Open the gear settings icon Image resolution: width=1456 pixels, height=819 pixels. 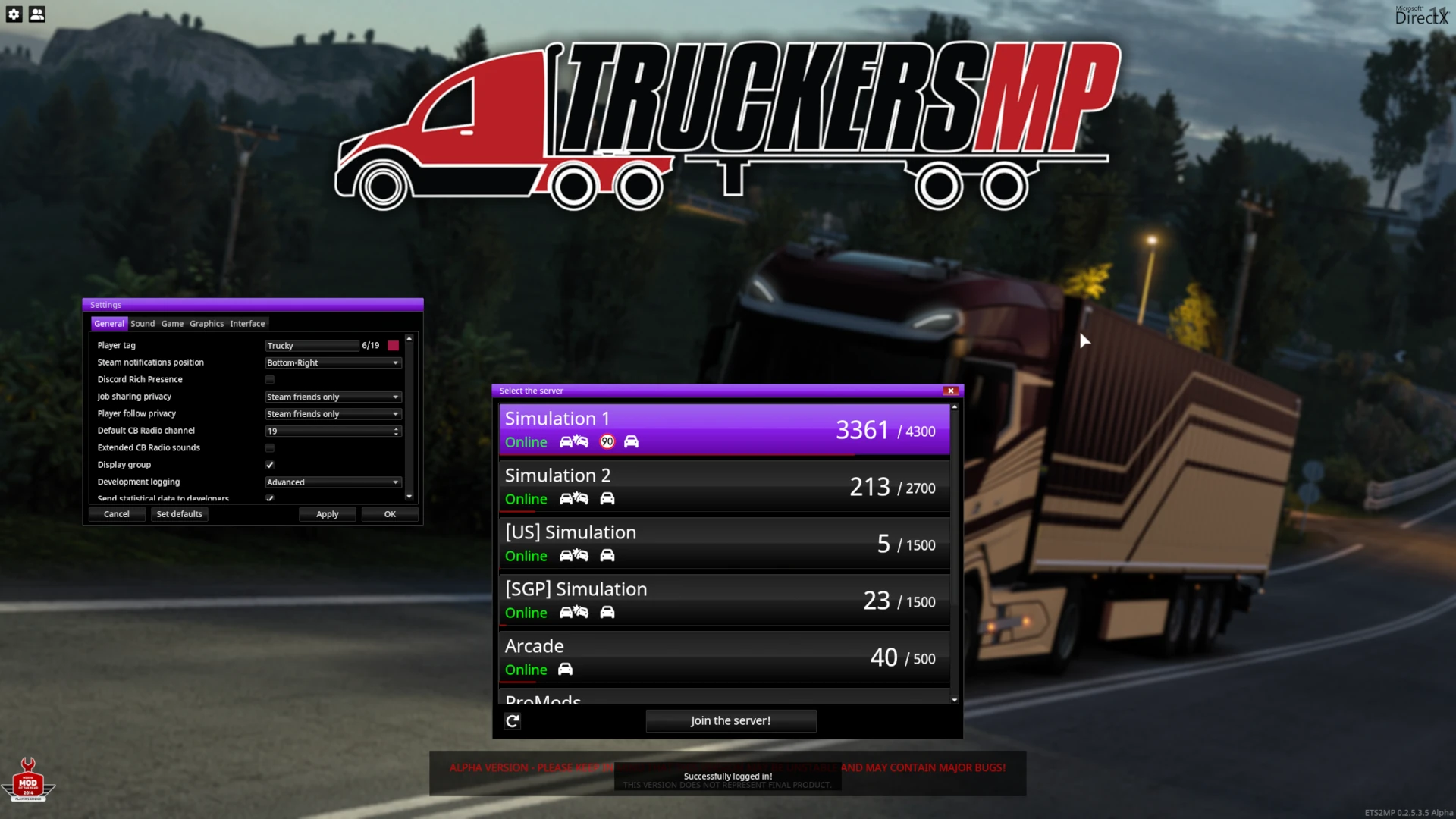pos(14,14)
